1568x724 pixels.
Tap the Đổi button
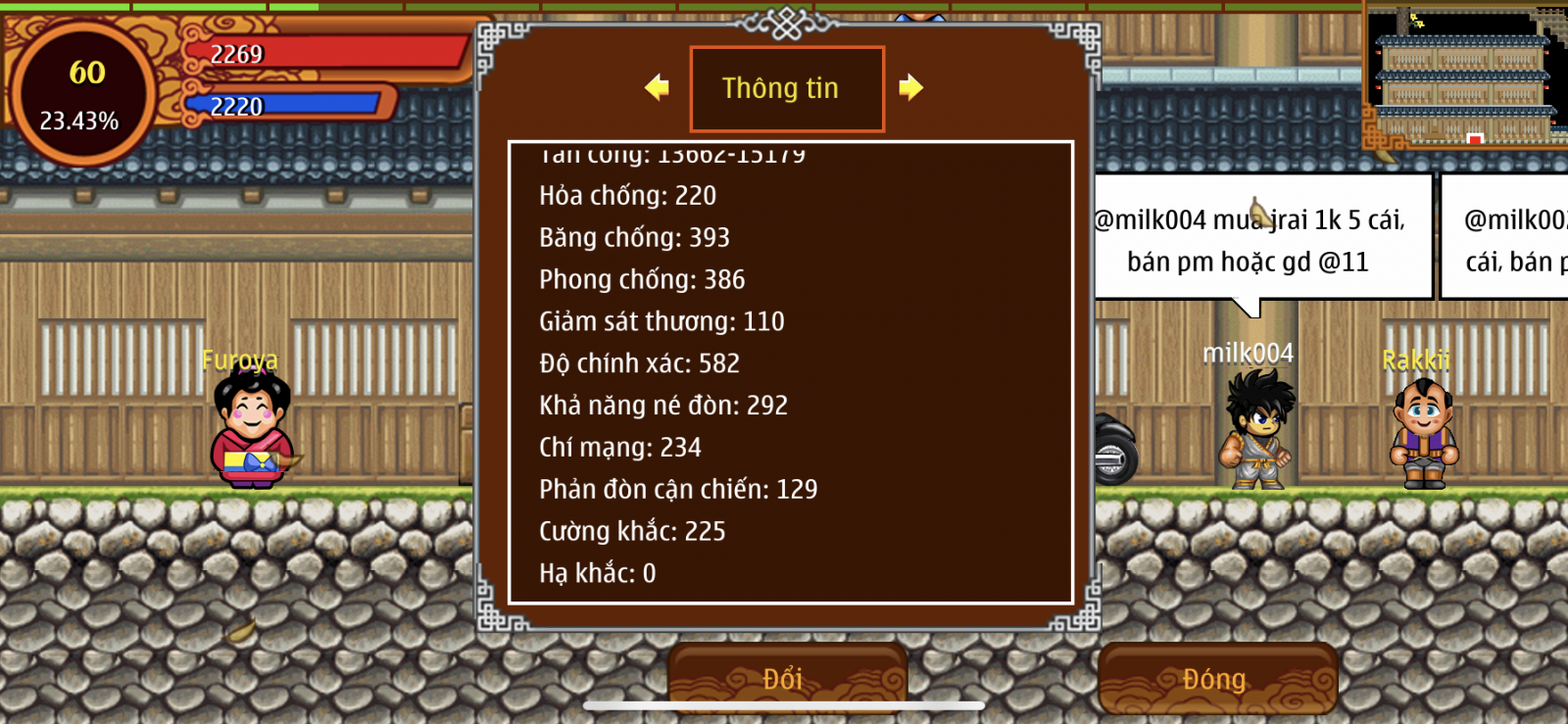(x=786, y=678)
